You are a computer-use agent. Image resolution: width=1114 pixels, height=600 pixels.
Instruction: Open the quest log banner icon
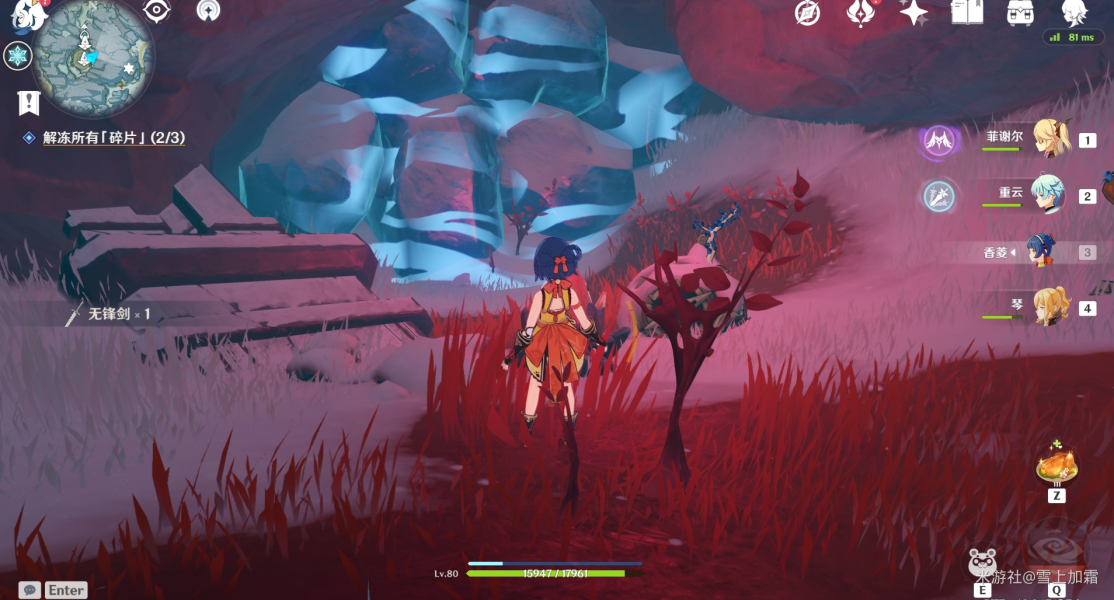(x=29, y=102)
